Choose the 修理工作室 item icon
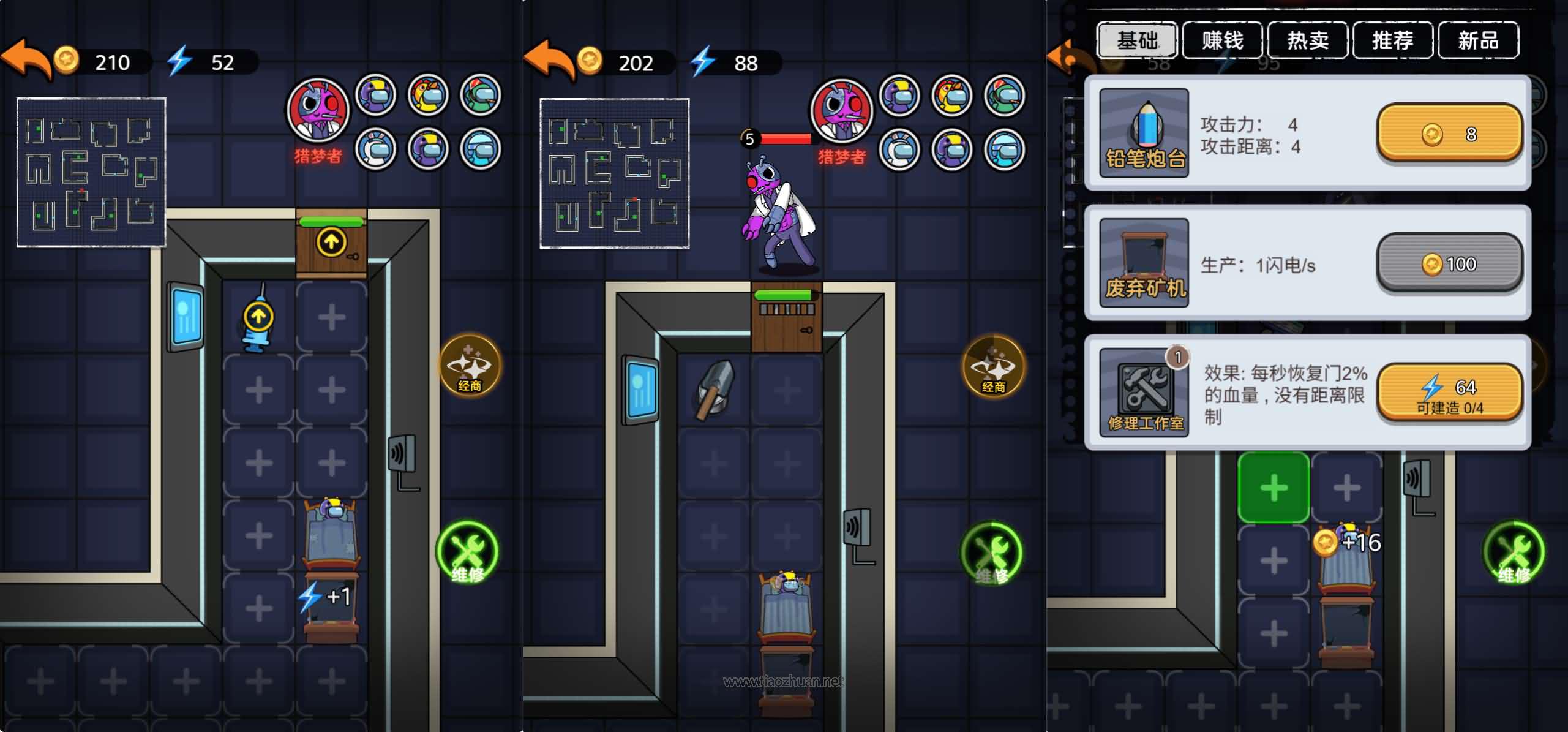Screen dimensions: 1568x732 1144,393
